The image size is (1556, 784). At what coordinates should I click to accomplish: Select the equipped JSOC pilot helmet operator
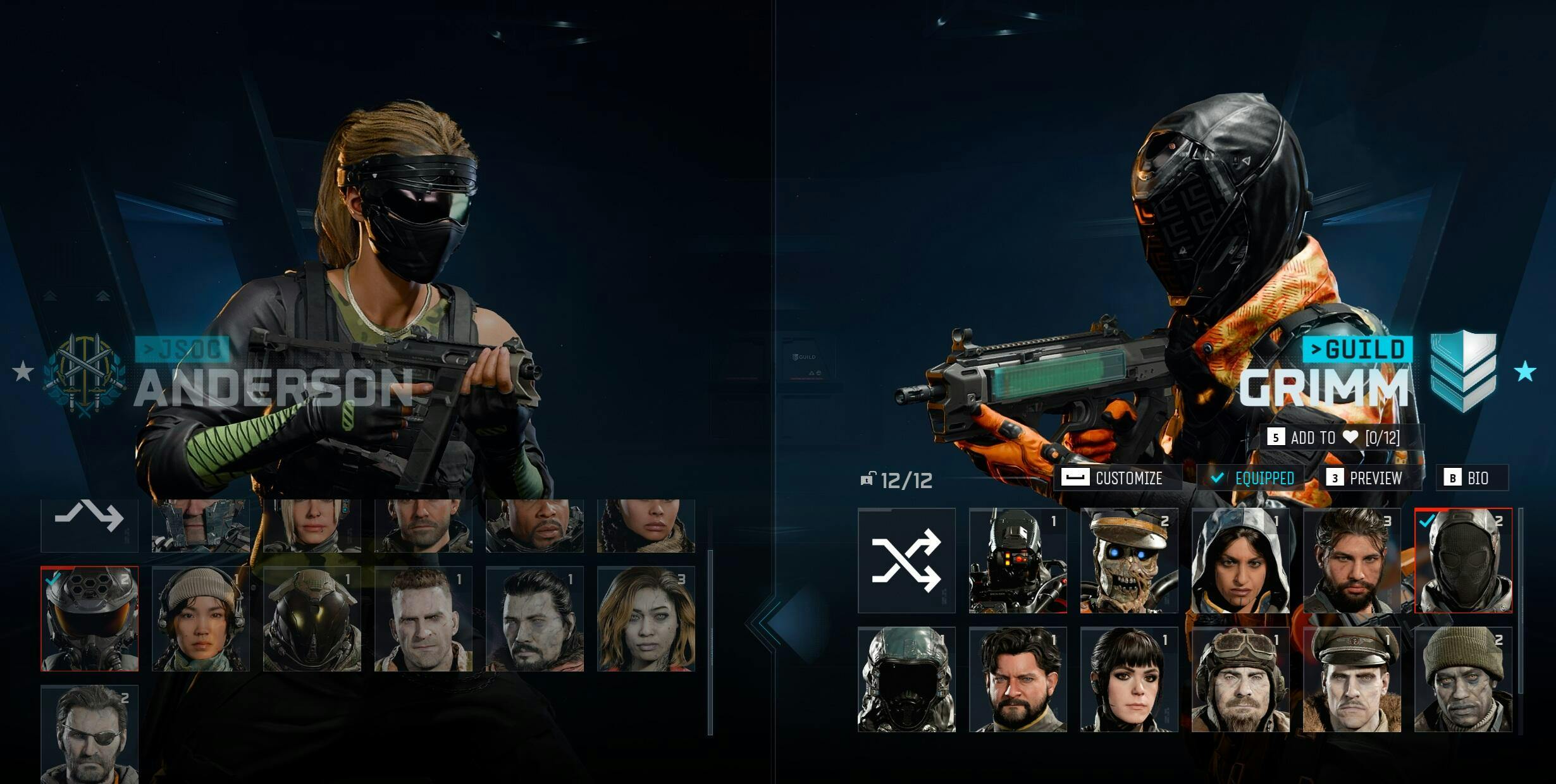[89, 618]
